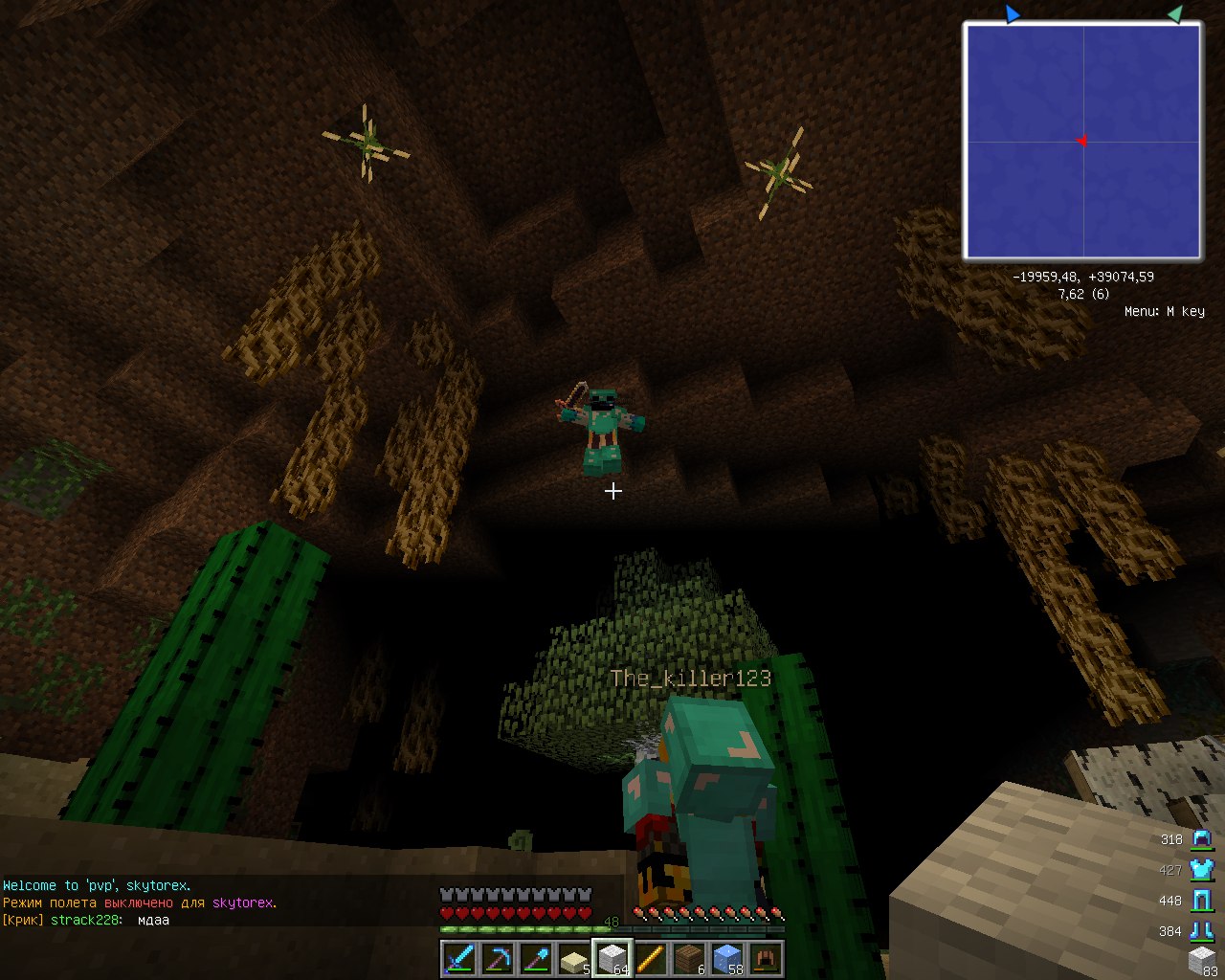Choose the wooden planks hotbar slot
This screenshot has width=1225, height=980.
(689, 958)
